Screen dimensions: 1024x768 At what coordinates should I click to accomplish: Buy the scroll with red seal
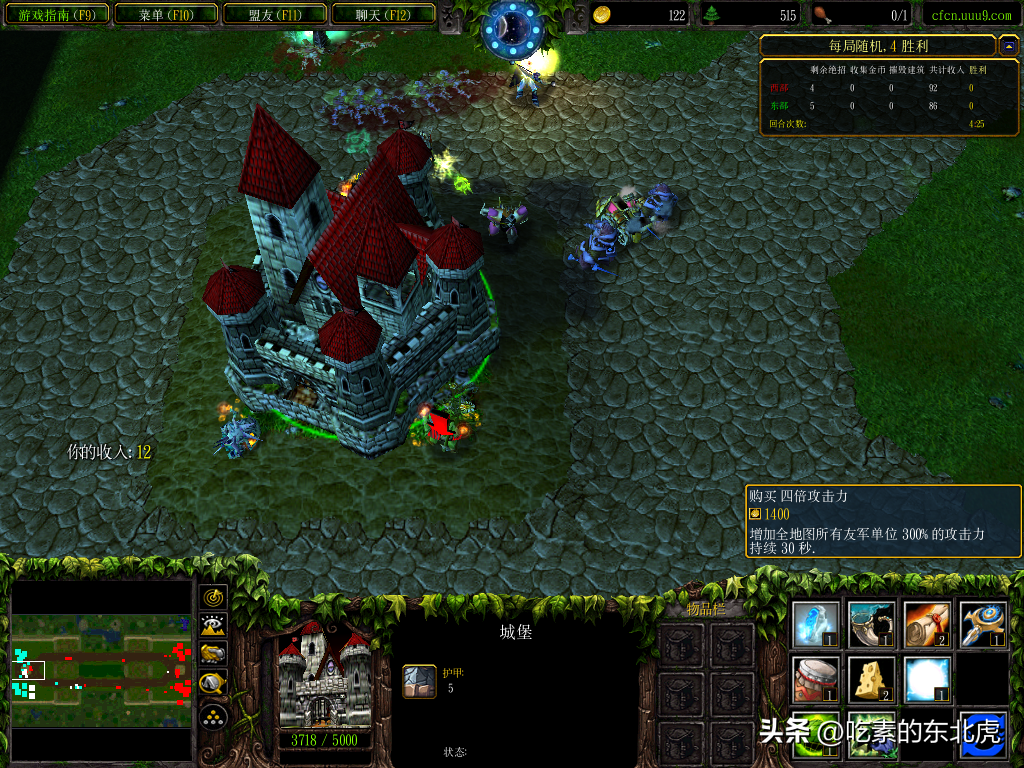pos(927,624)
